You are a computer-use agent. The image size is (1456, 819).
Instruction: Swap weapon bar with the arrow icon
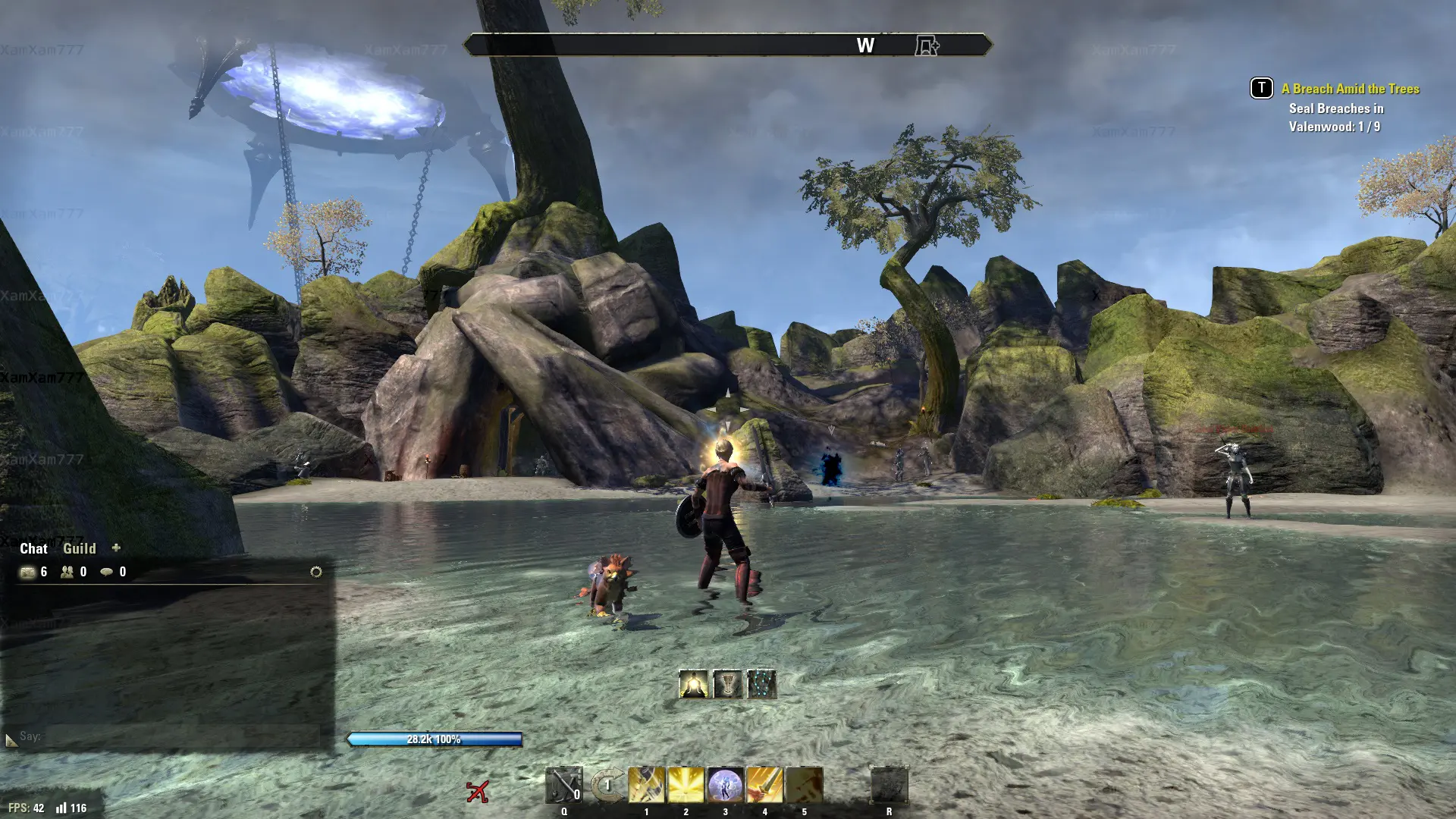click(x=607, y=786)
